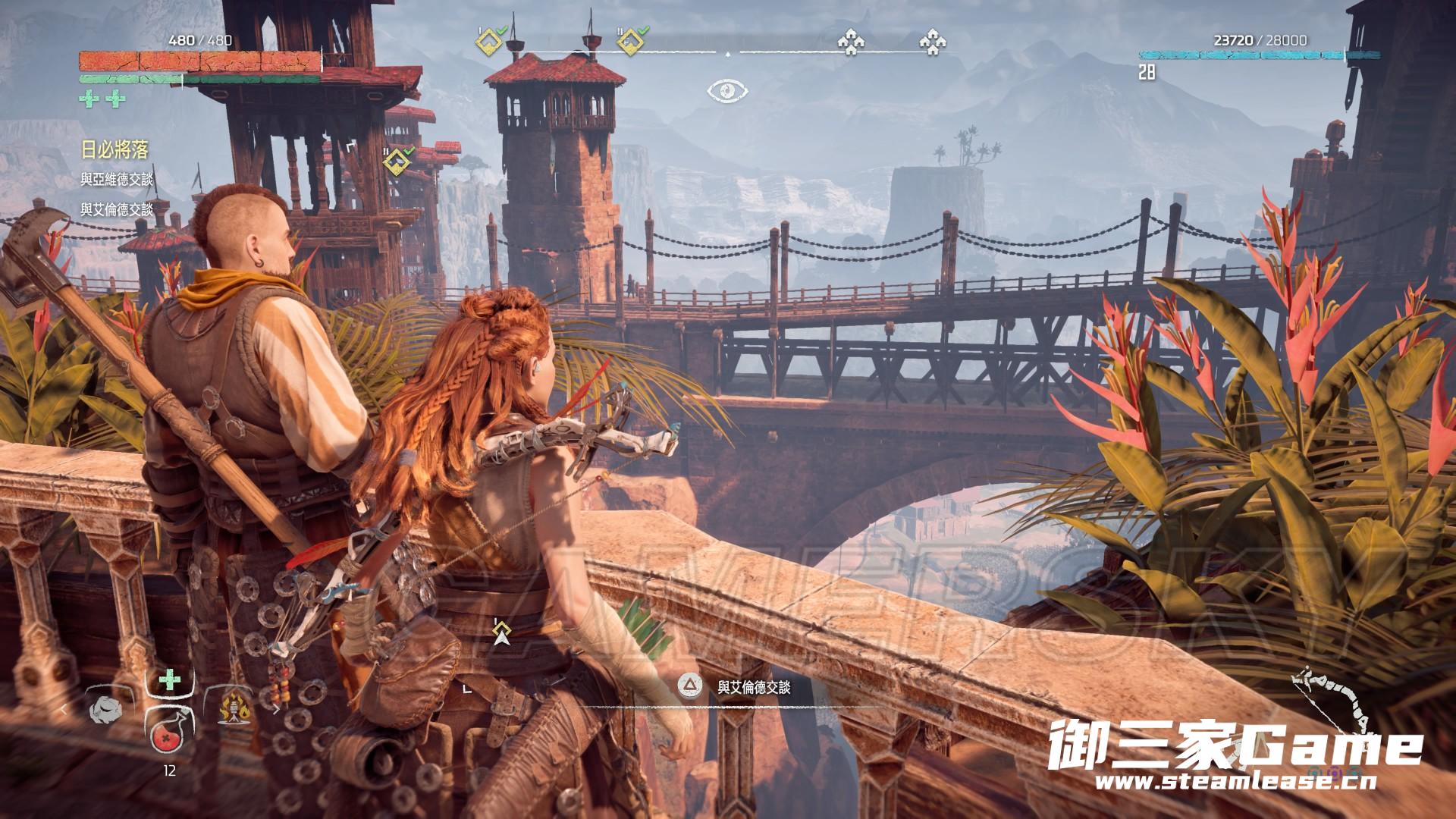Select the 與亞維德交談 objective
Viewport: 1456px width, 819px height.
click(x=117, y=180)
